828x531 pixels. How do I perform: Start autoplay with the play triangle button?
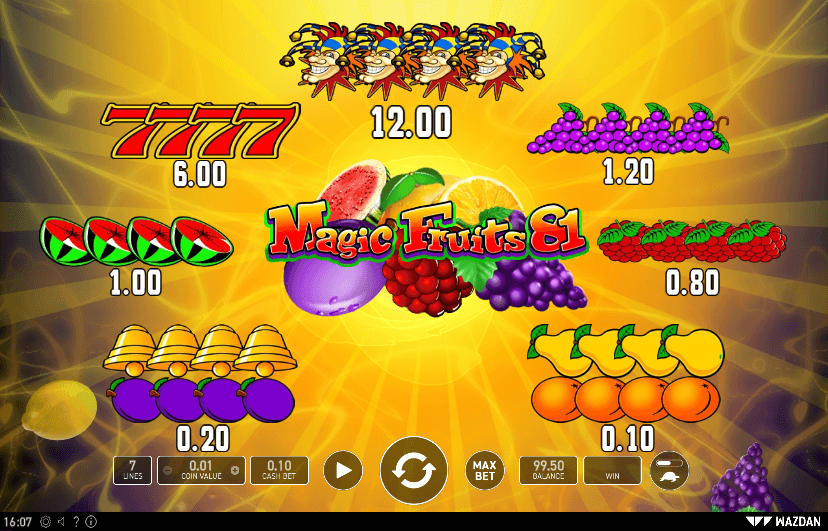coord(343,470)
